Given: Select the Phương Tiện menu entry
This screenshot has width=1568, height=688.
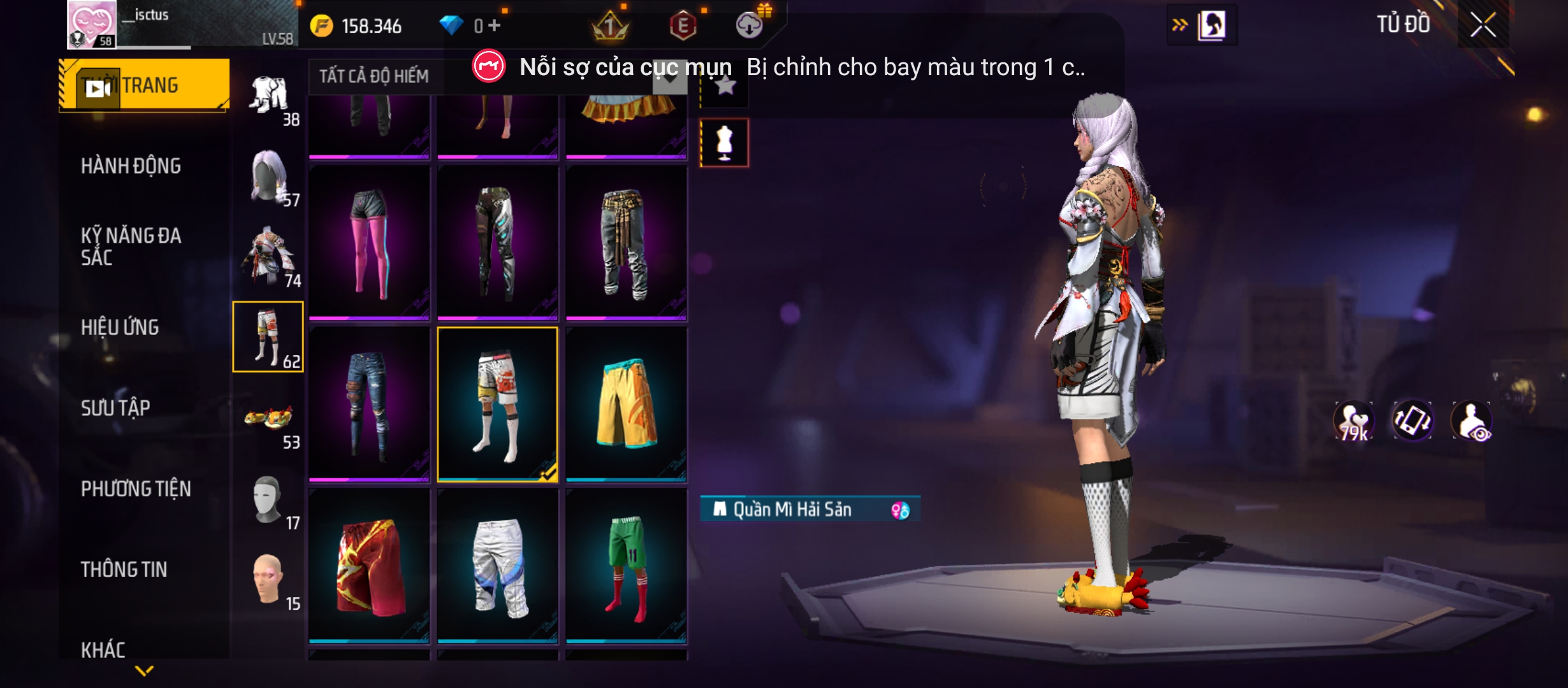Looking at the screenshot, I should pyautogui.click(x=136, y=489).
